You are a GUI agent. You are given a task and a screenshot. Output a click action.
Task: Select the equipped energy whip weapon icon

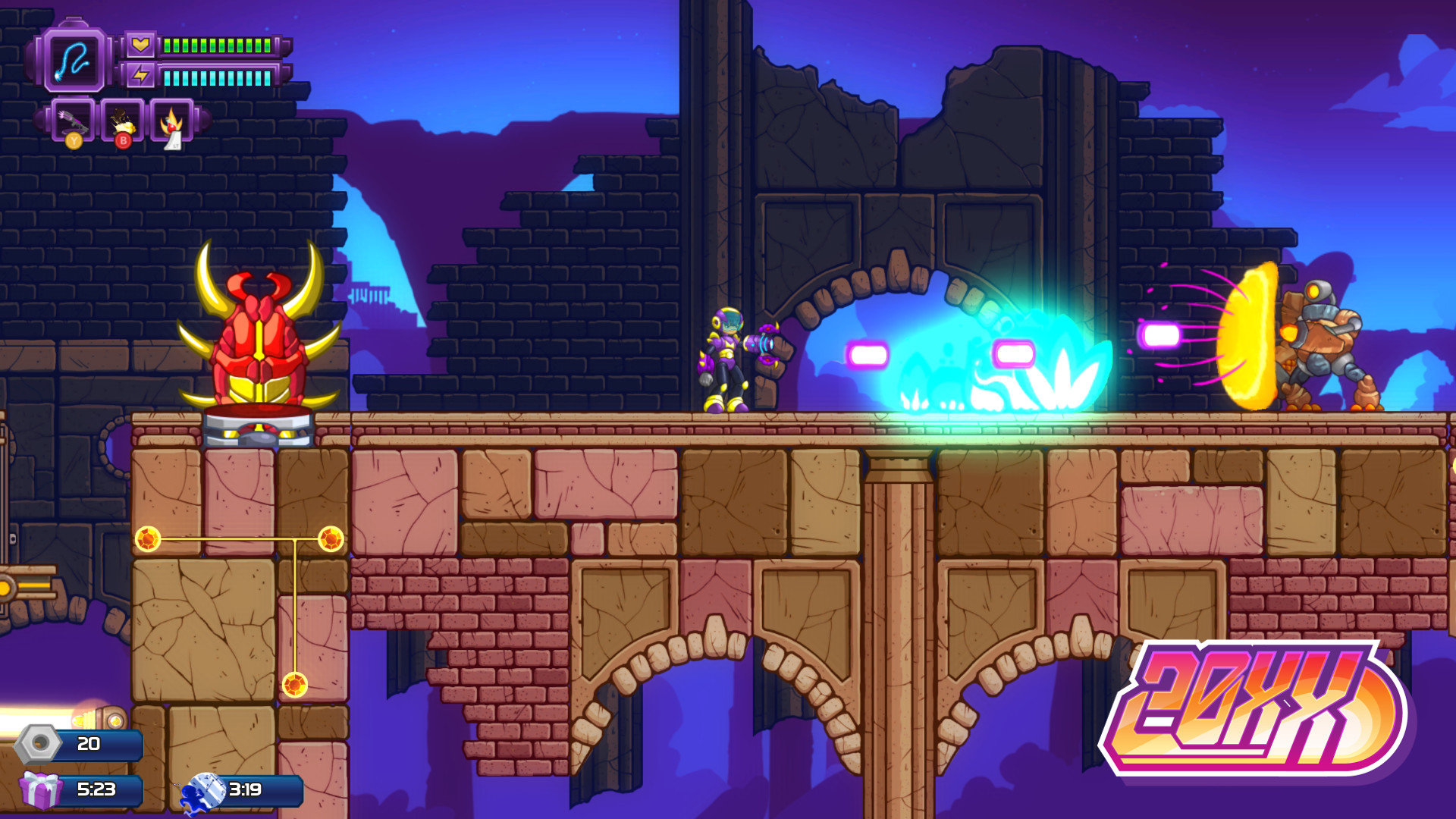click(x=74, y=61)
